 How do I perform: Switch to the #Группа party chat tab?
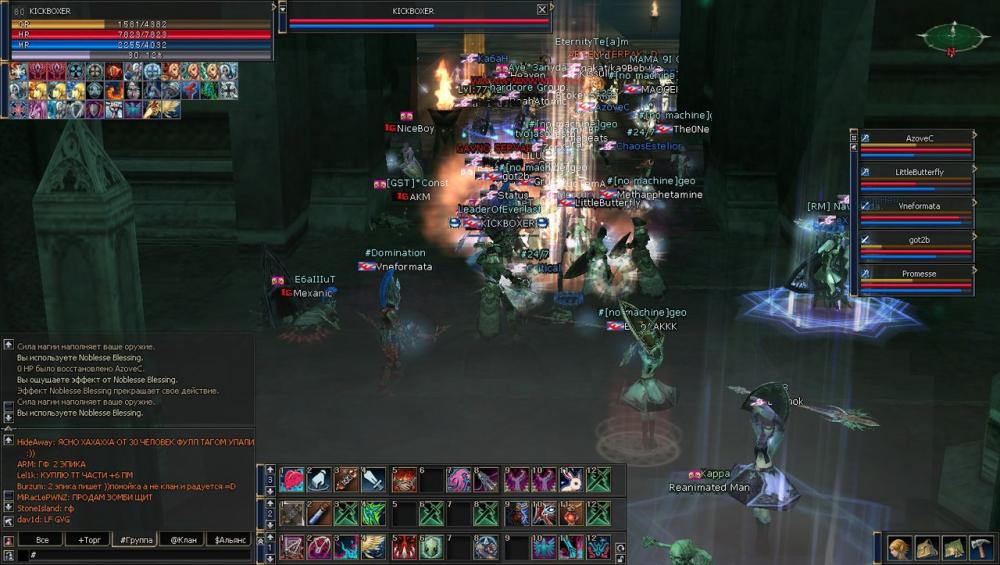[x=135, y=540]
